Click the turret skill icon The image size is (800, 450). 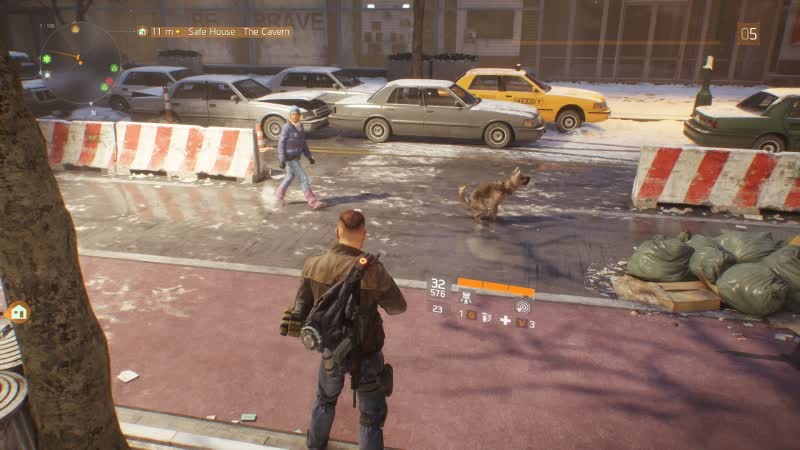(x=466, y=297)
